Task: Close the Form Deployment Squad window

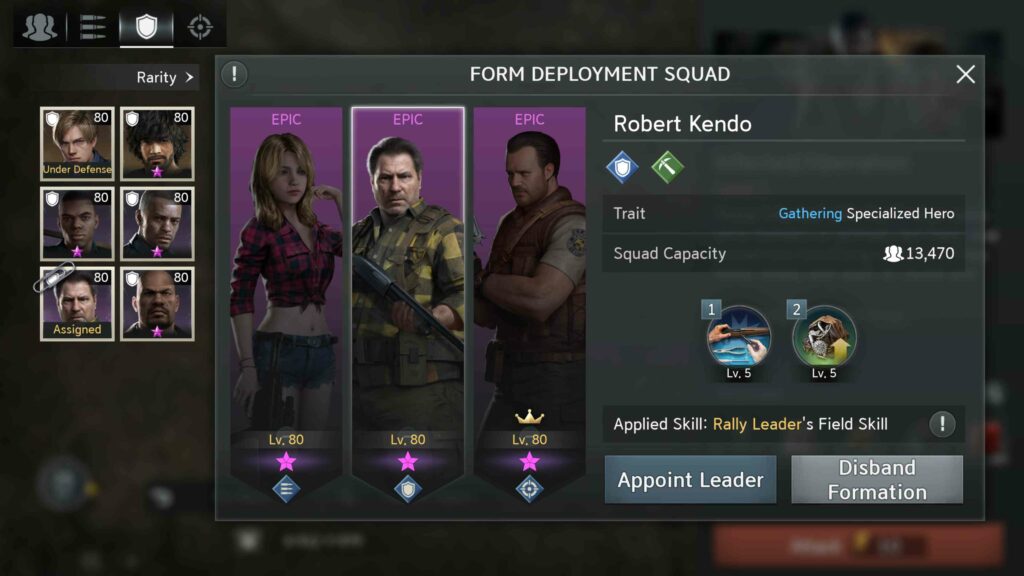Action: point(965,74)
